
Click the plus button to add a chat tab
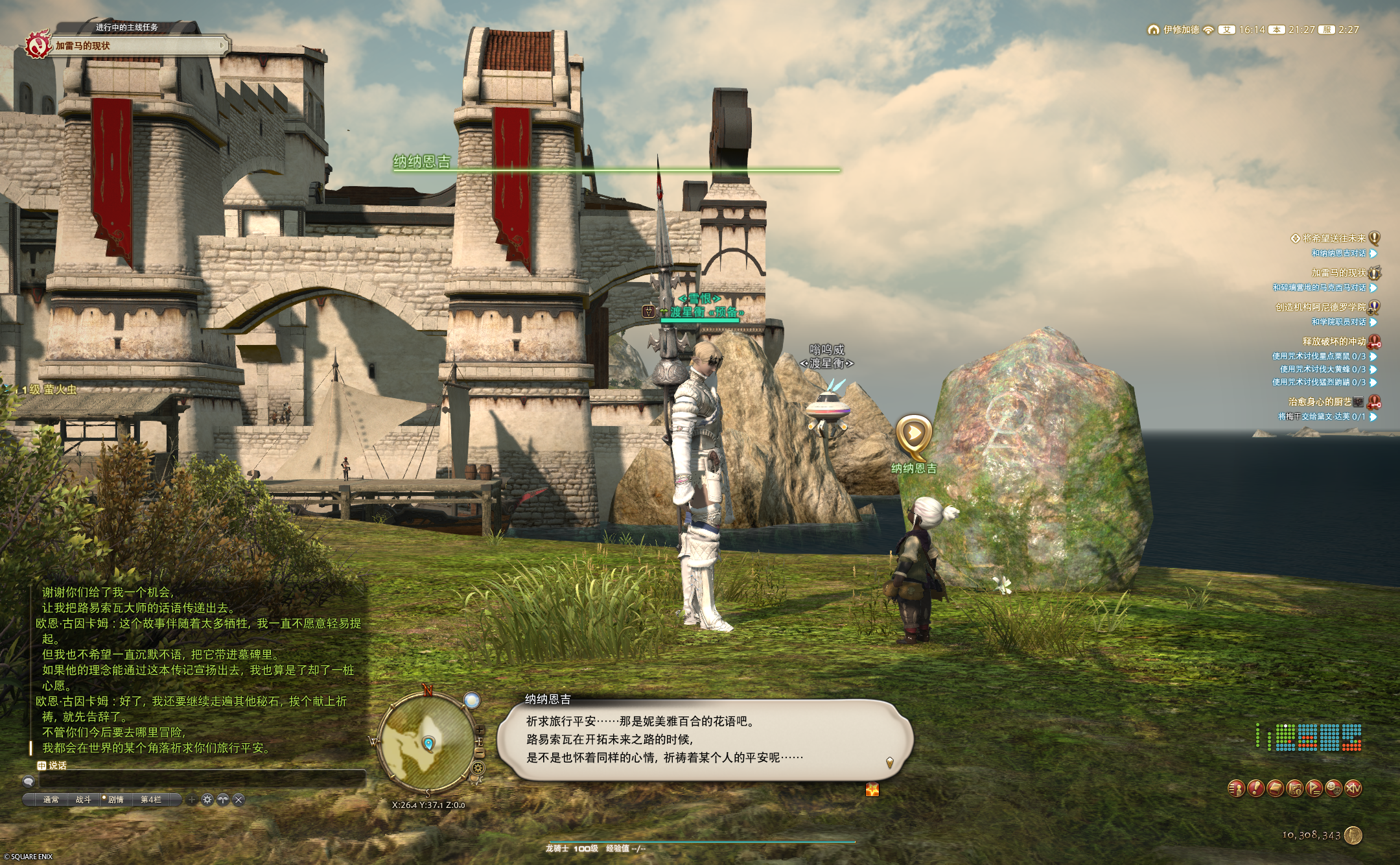point(192,800)
